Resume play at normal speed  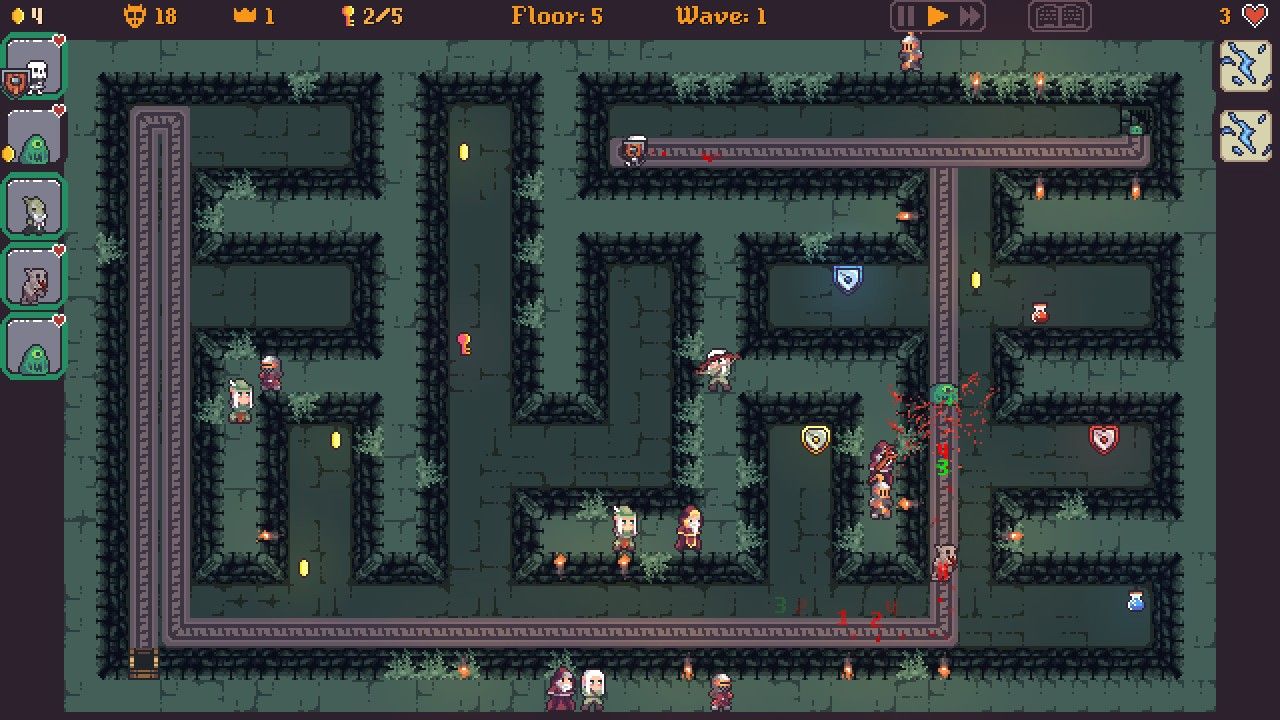pos(937,16)
